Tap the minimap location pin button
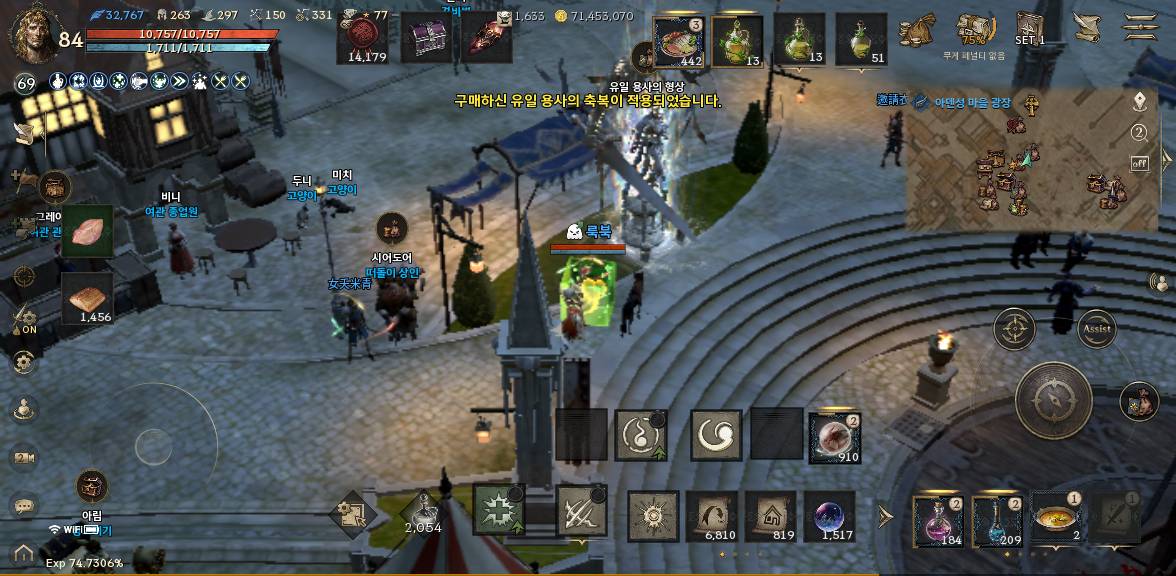The image size is (1176, 576). (1139, 102)
